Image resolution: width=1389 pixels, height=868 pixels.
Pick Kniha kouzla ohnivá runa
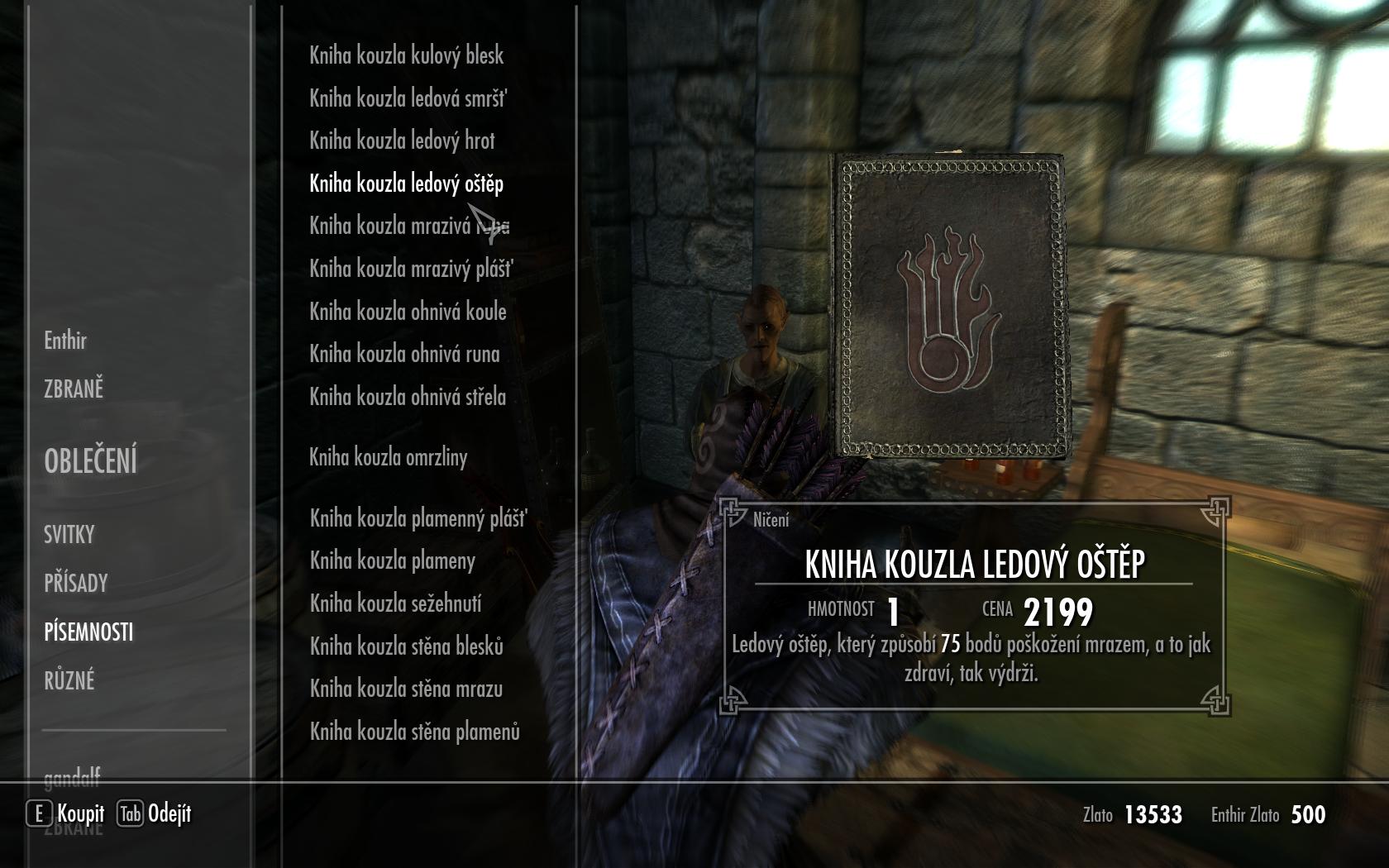click(404, 354)
